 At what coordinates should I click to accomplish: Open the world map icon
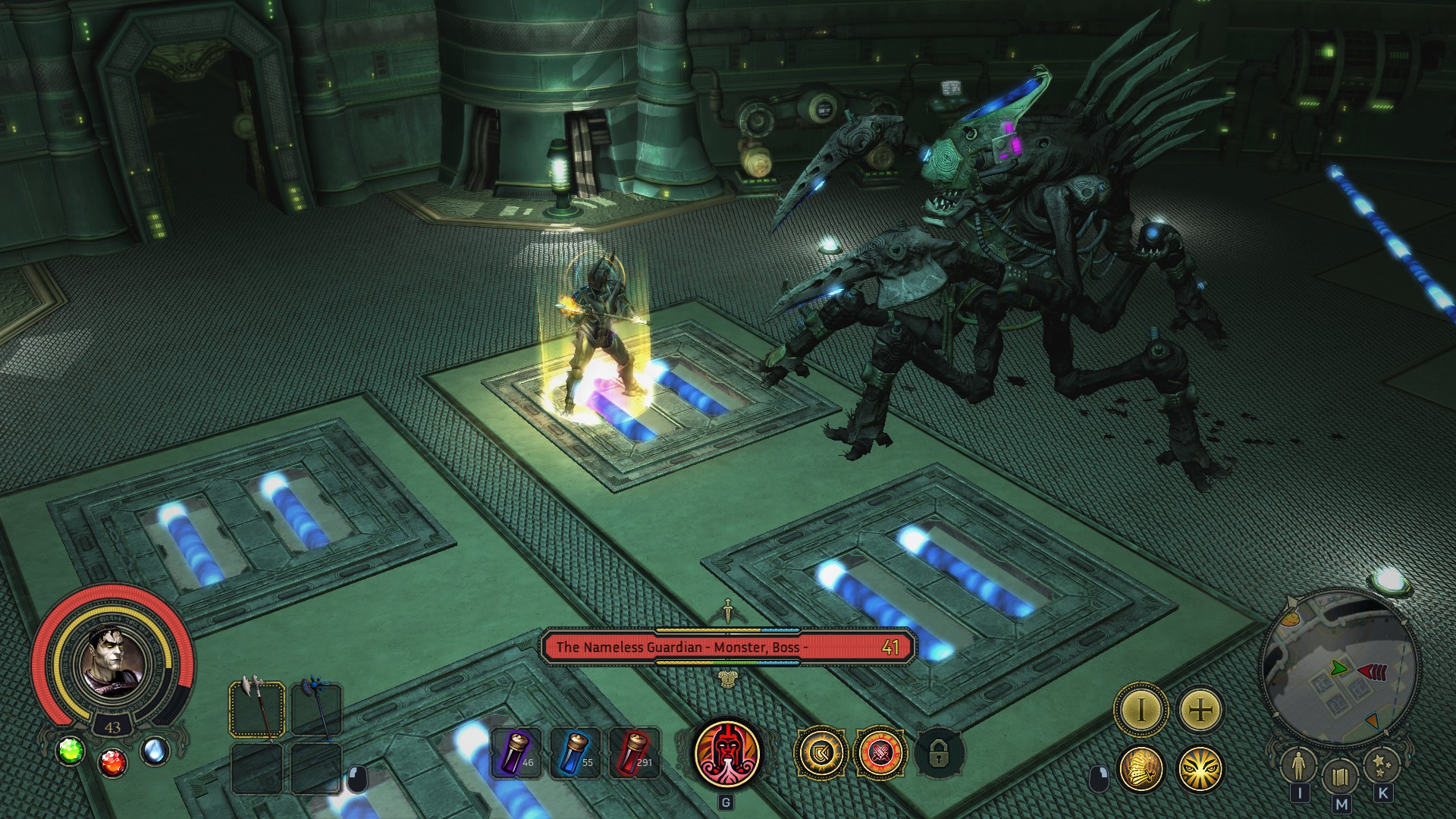[x=1340, y=777]
